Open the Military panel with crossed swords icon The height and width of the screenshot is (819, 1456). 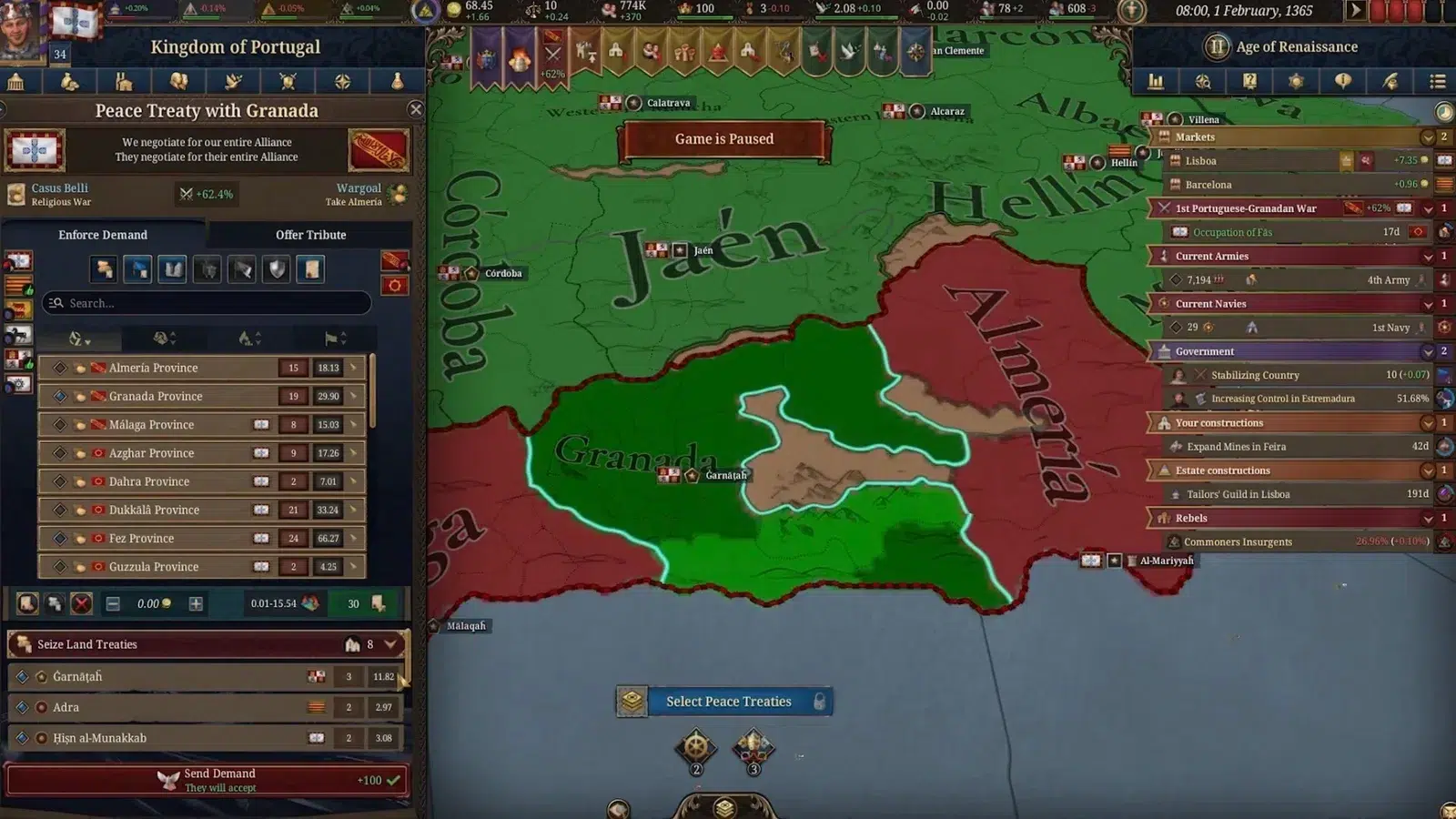click(x=288, y=81)
